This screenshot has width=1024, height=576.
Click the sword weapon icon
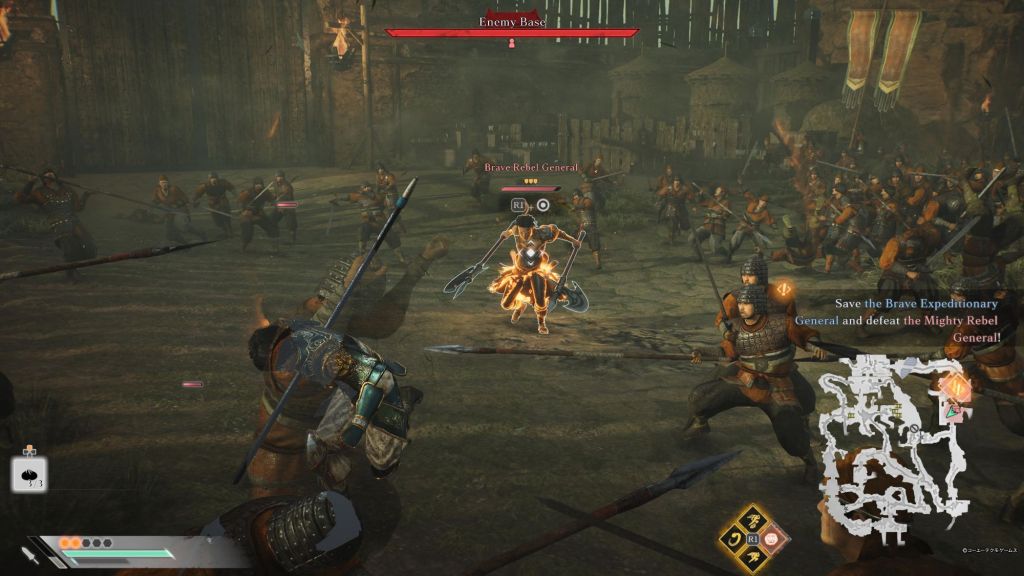[31, 553]
